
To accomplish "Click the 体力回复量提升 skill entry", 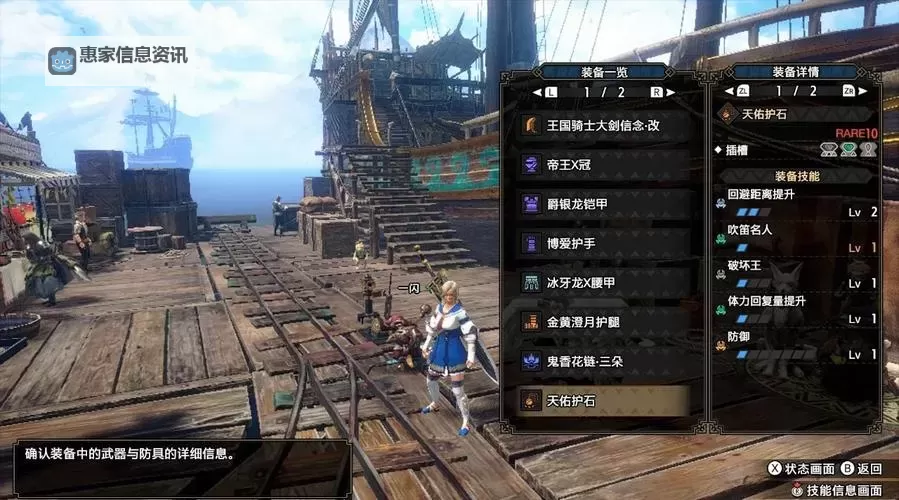I will click(796, 309).
